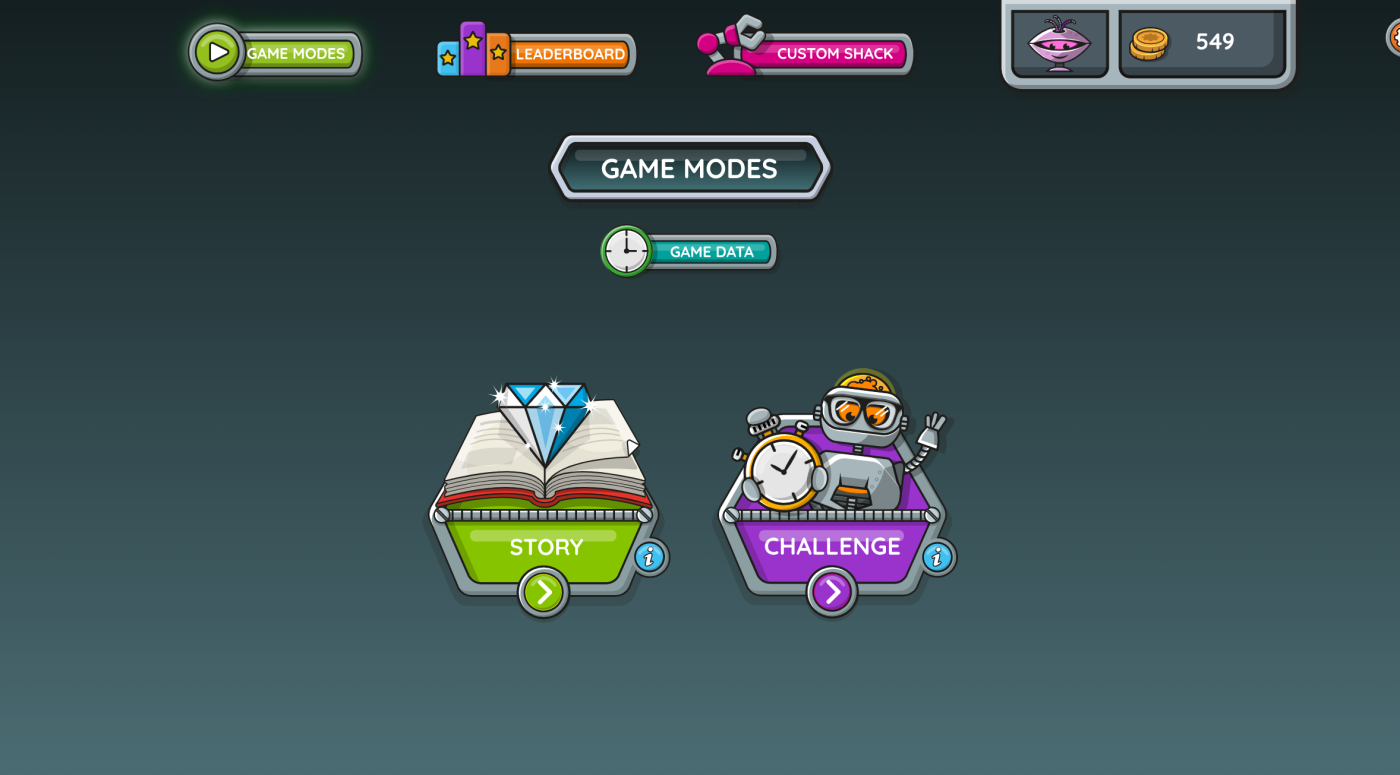The height and width of the screenshot is (775, 1400).
Task: Choose the Challenge mode tile
Action: [832, 470]
